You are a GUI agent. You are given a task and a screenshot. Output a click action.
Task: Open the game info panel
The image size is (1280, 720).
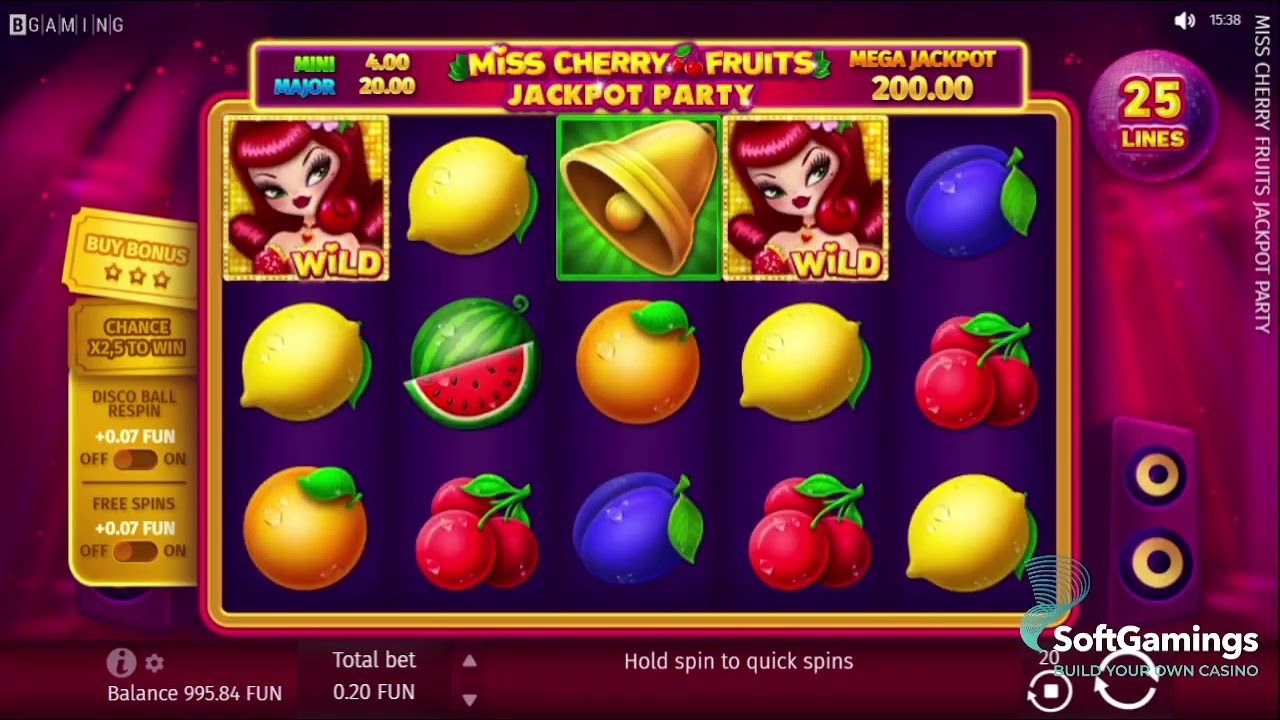[x=120, y=663]
